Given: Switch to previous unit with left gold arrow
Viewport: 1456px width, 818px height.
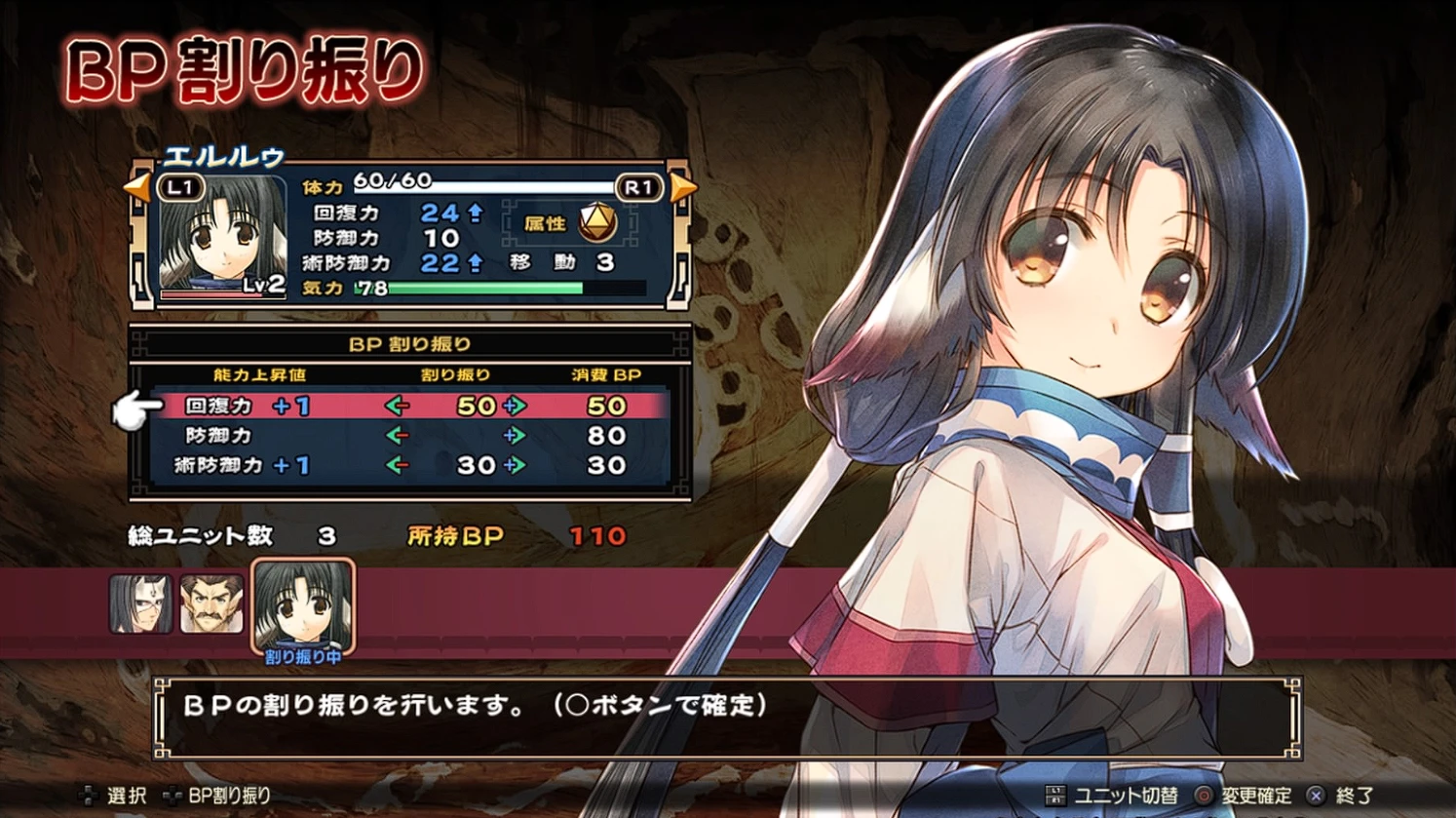Looking at the screenshot, I should (137, 187).
